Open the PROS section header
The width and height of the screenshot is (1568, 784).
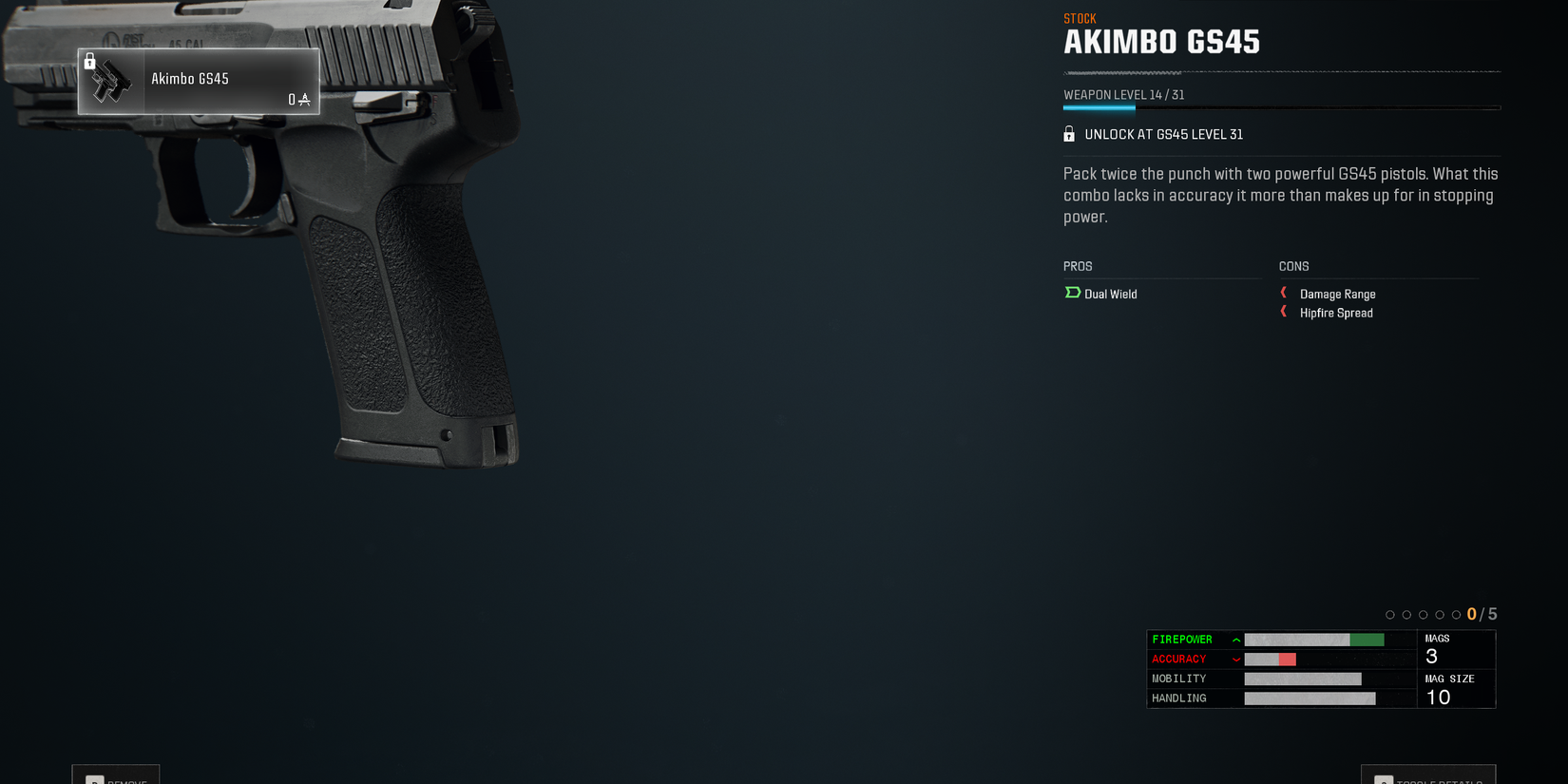(x=1077, y=266)
